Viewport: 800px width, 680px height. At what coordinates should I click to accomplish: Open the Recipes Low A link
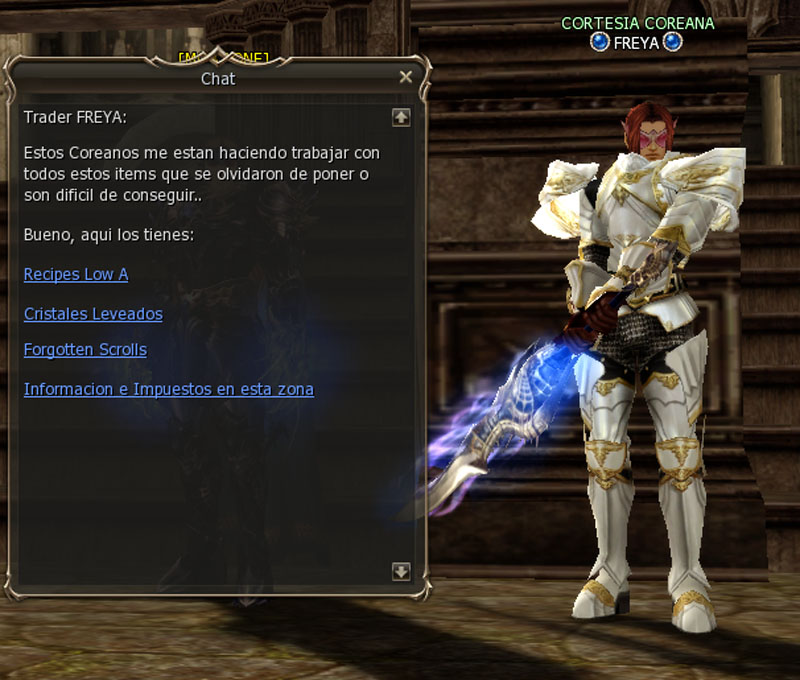[76, 274]
